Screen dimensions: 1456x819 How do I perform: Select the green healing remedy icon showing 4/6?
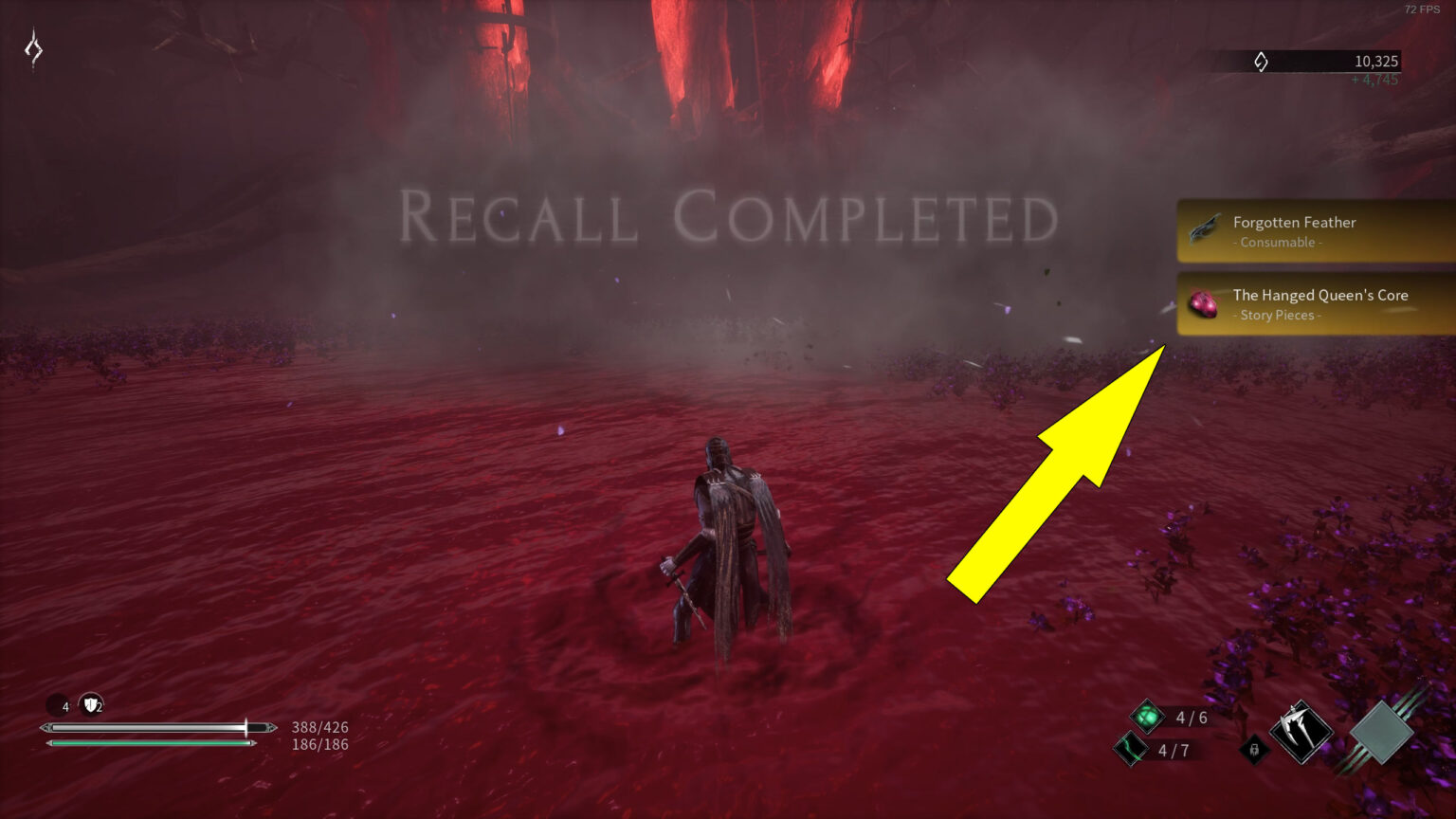(x=1145, y=718)
